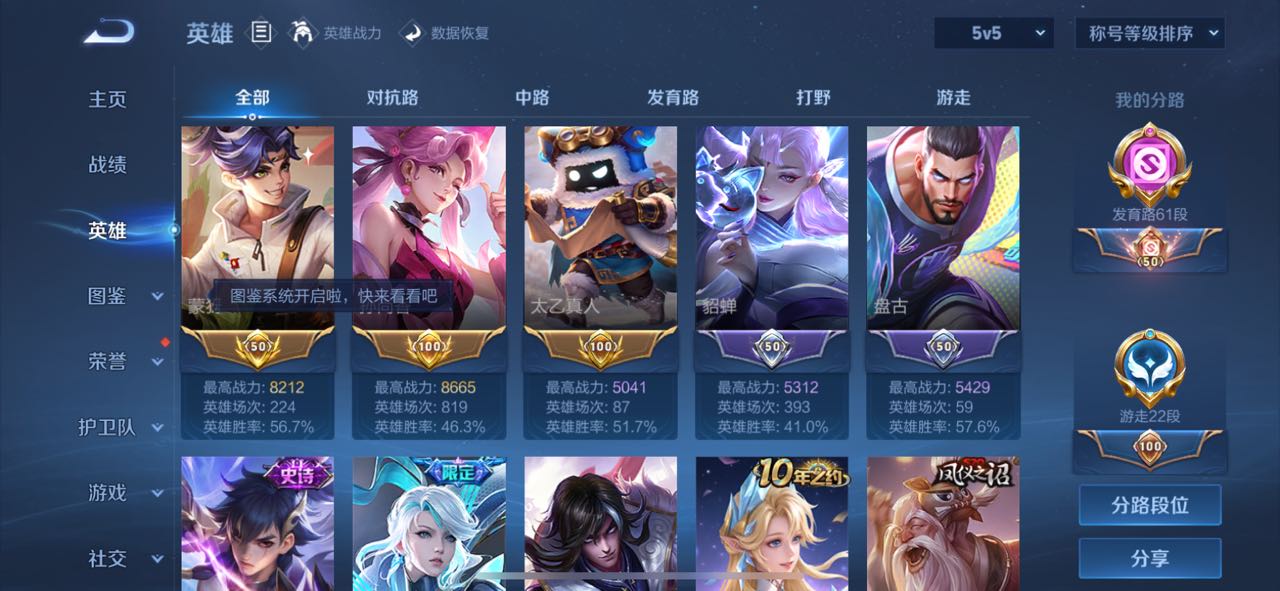Open the 称号等级排序 sorting dropdown
The height and width of the screenshot is (591, 1280).
(x=1149, y=33)
